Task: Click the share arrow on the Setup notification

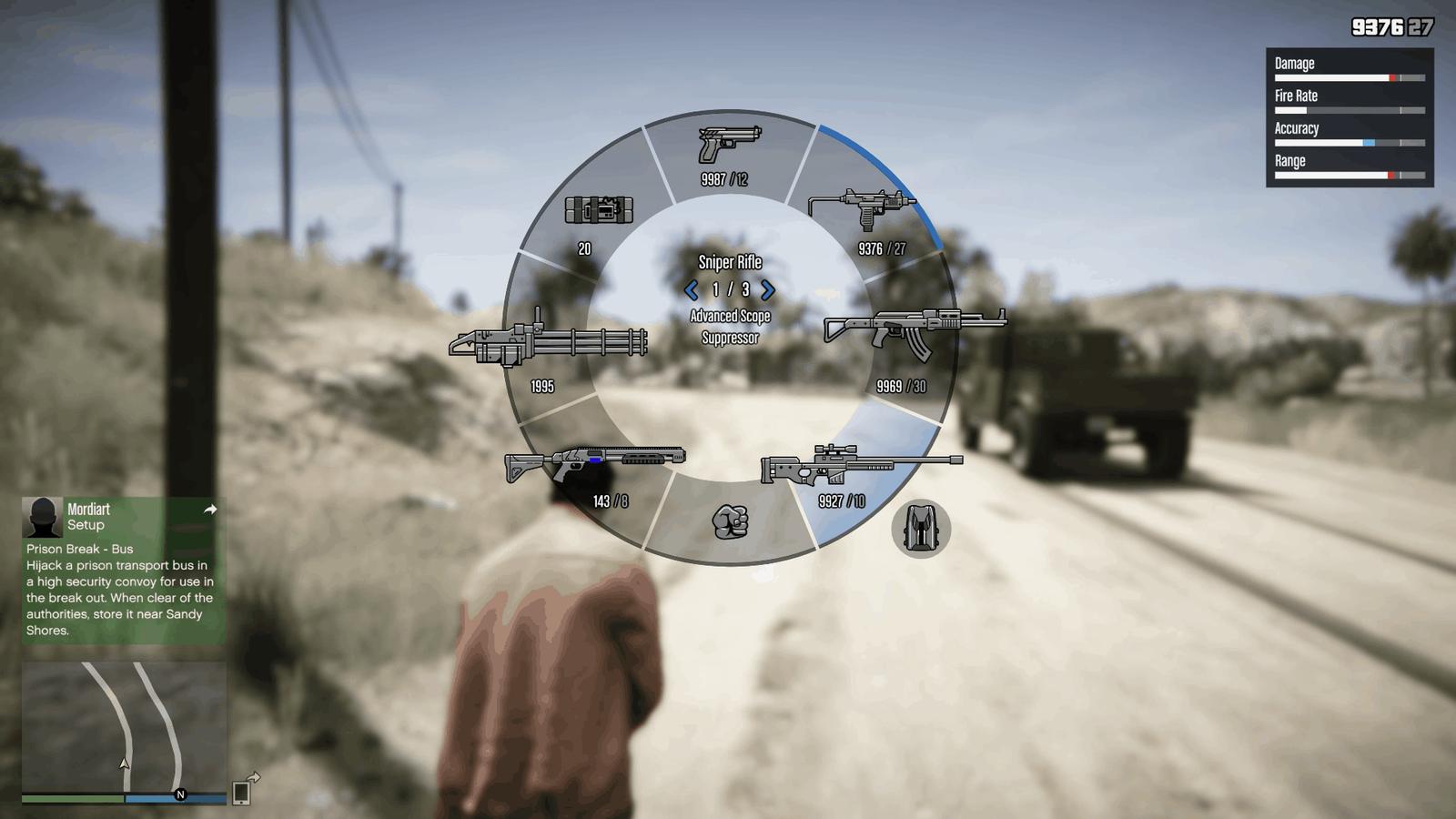Action: pyautogui.click(x=209, y=511)
